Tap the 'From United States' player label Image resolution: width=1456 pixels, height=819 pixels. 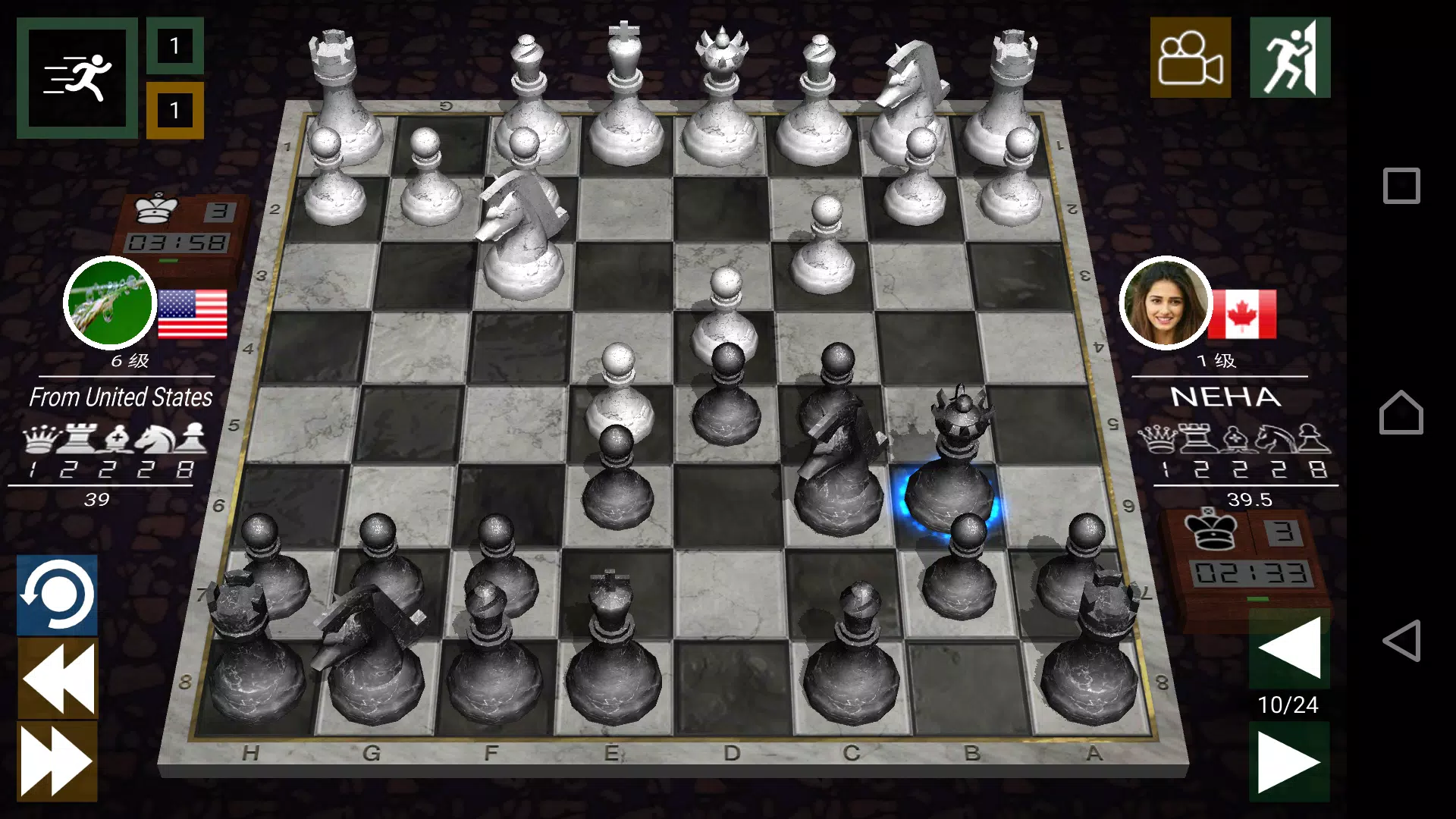click(x=120, y=397)
